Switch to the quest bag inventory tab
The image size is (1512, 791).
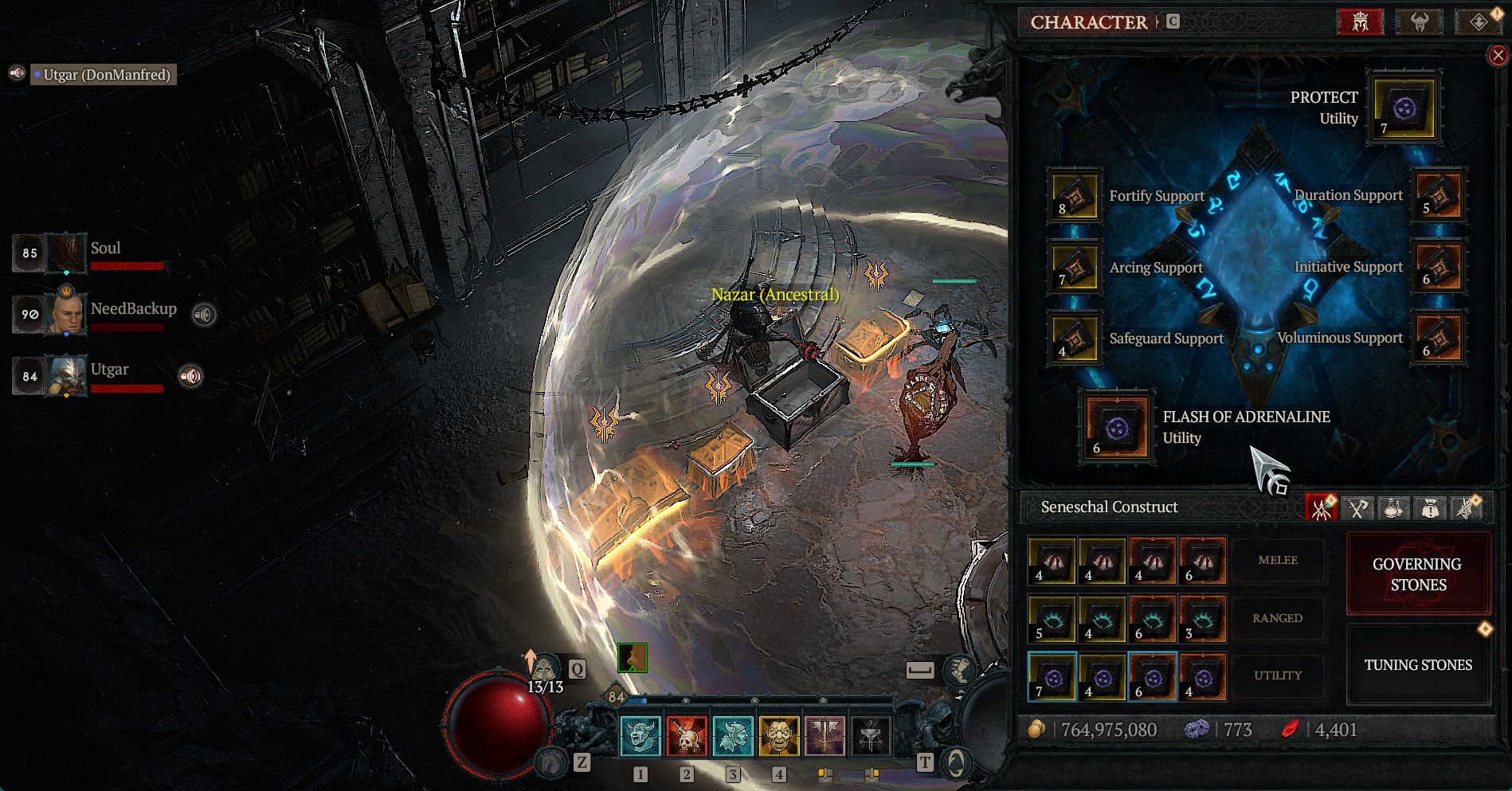1430,507
